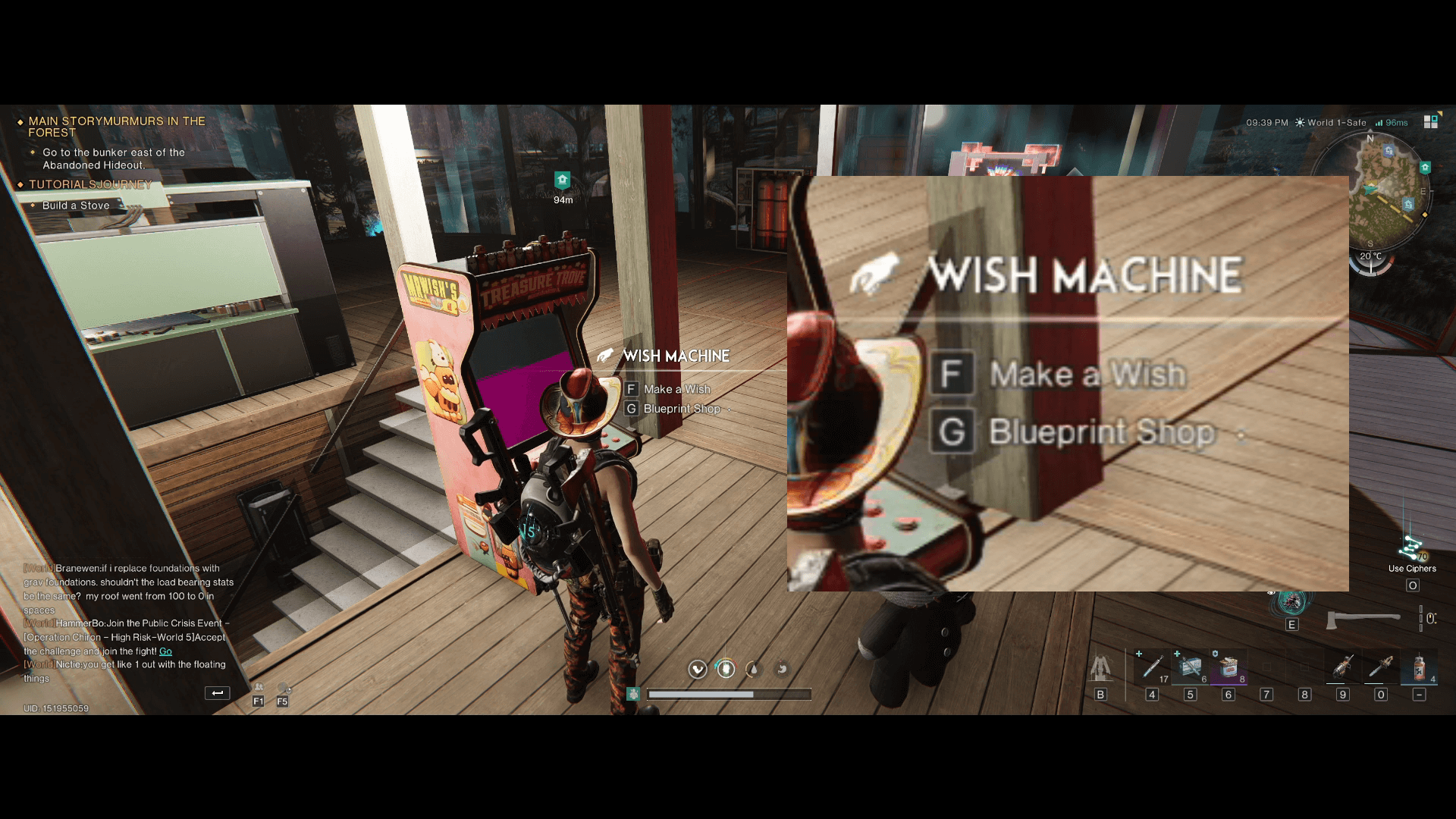Image resolution: width=1456 pixels, height=819 pixels.
Task: Equip the drill tool hotbar slot
Action: point(1343,667)
